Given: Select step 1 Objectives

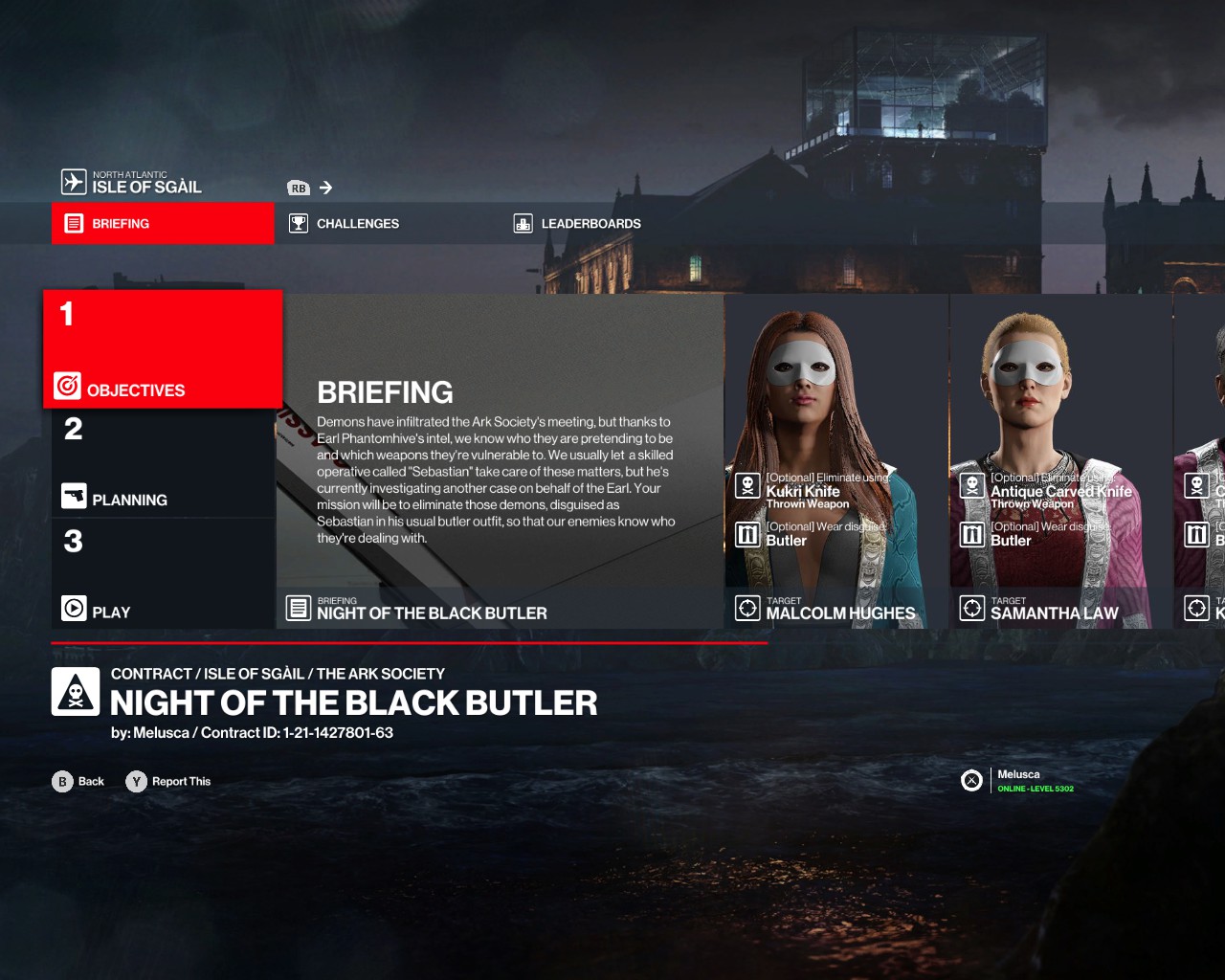Looking at the screenshot, I should point(163,349).
